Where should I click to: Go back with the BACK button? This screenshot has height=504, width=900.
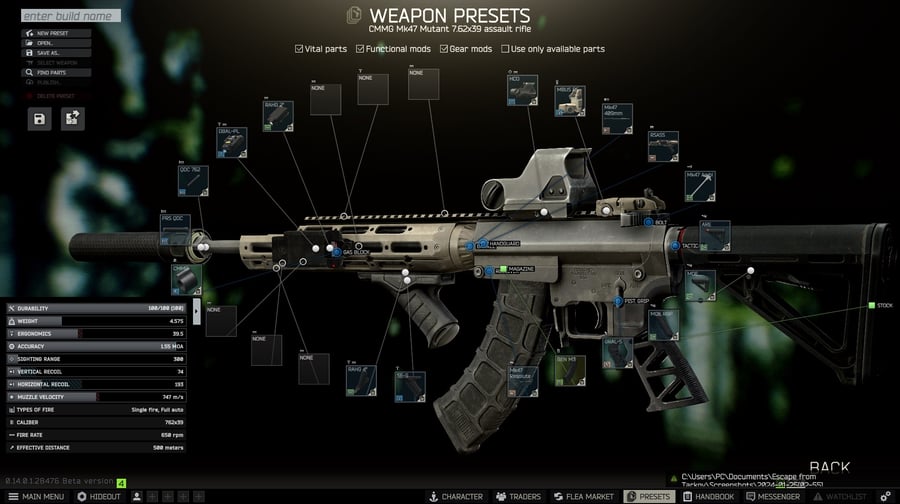tap(829, 467)
